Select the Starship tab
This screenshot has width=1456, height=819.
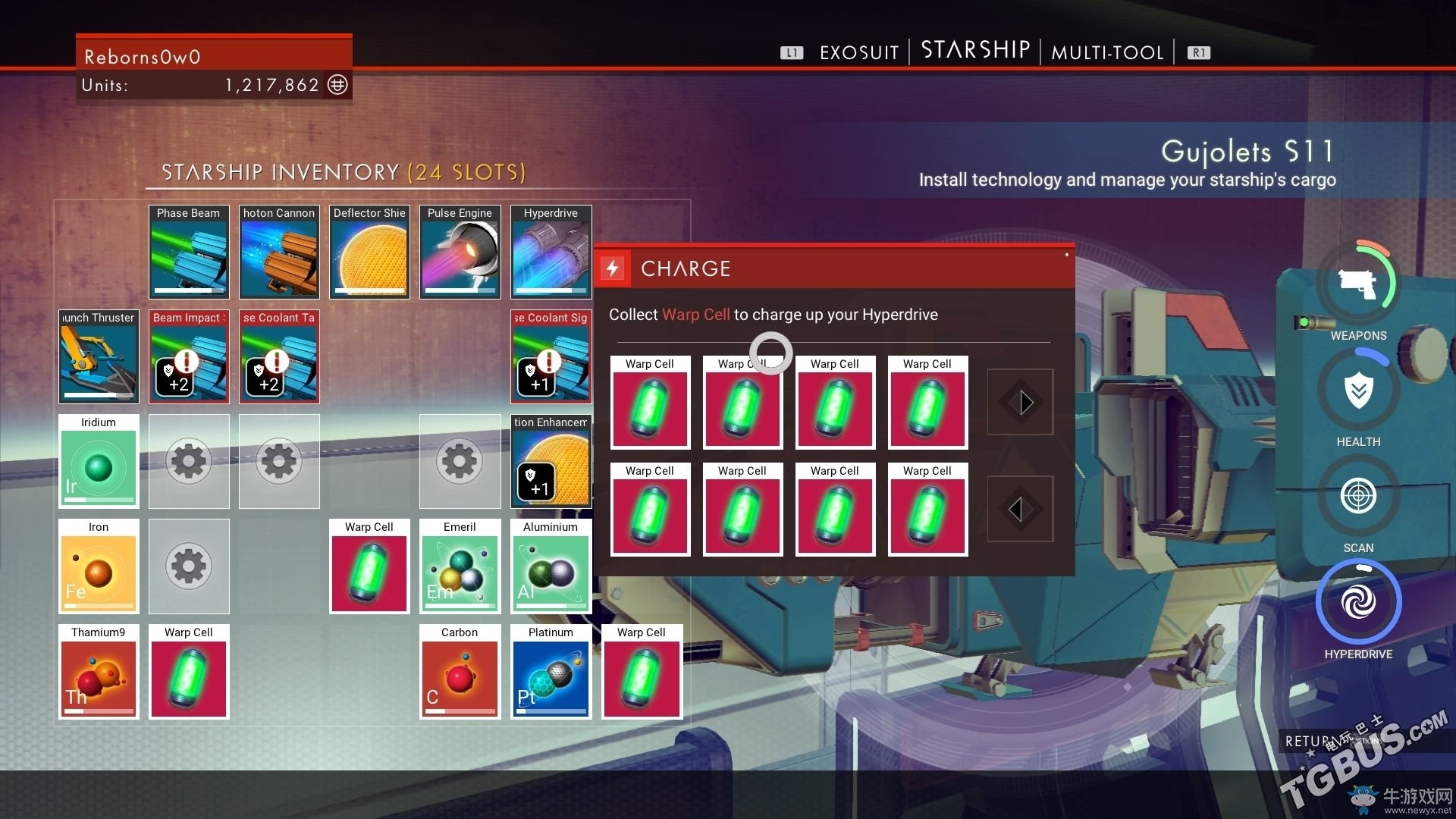tap(975, 50)
